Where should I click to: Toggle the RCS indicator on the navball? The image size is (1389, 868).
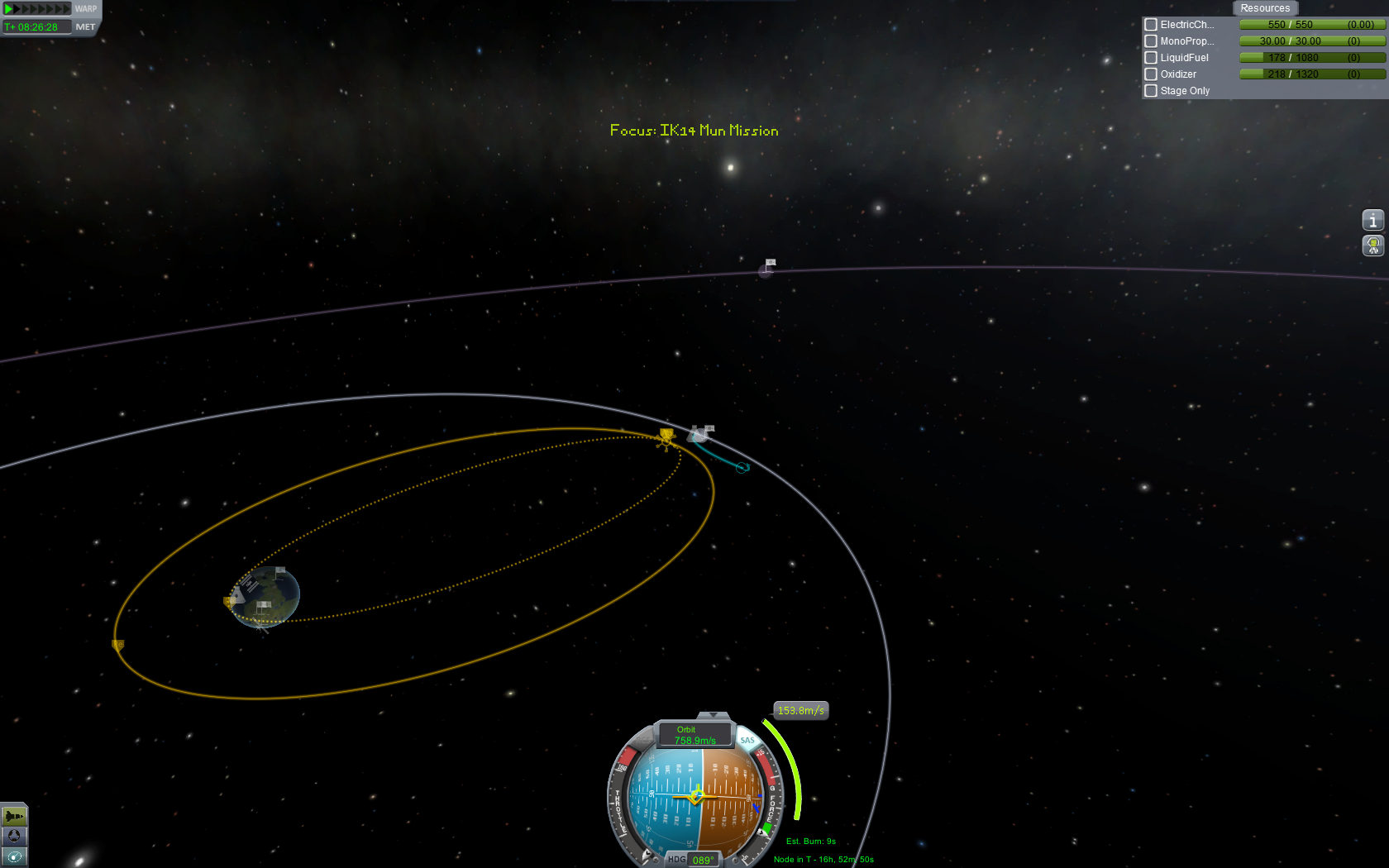click(642, 738)
